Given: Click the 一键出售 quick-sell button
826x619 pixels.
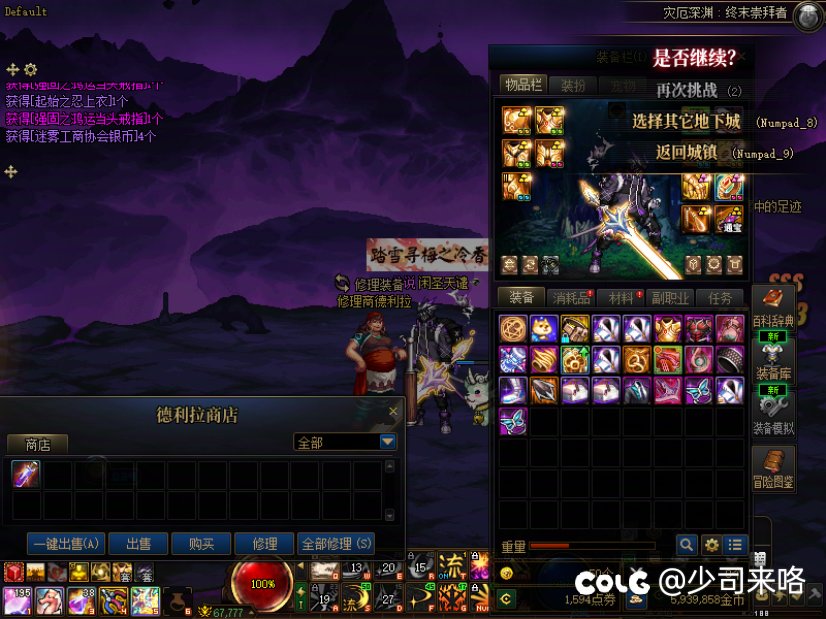Looking at the screenshot, I should (67, 544).
